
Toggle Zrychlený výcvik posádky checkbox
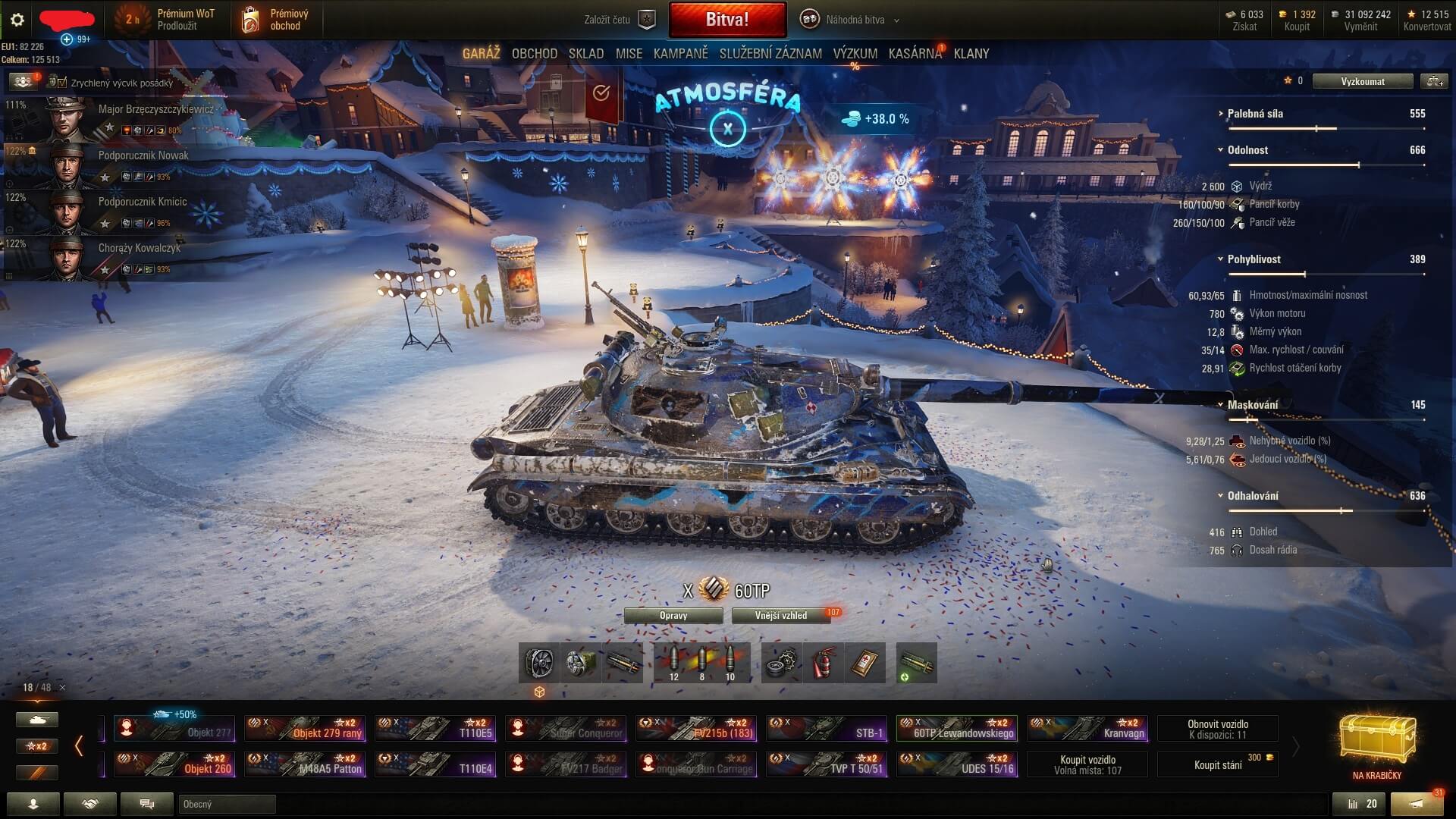[x=62, y=83]
